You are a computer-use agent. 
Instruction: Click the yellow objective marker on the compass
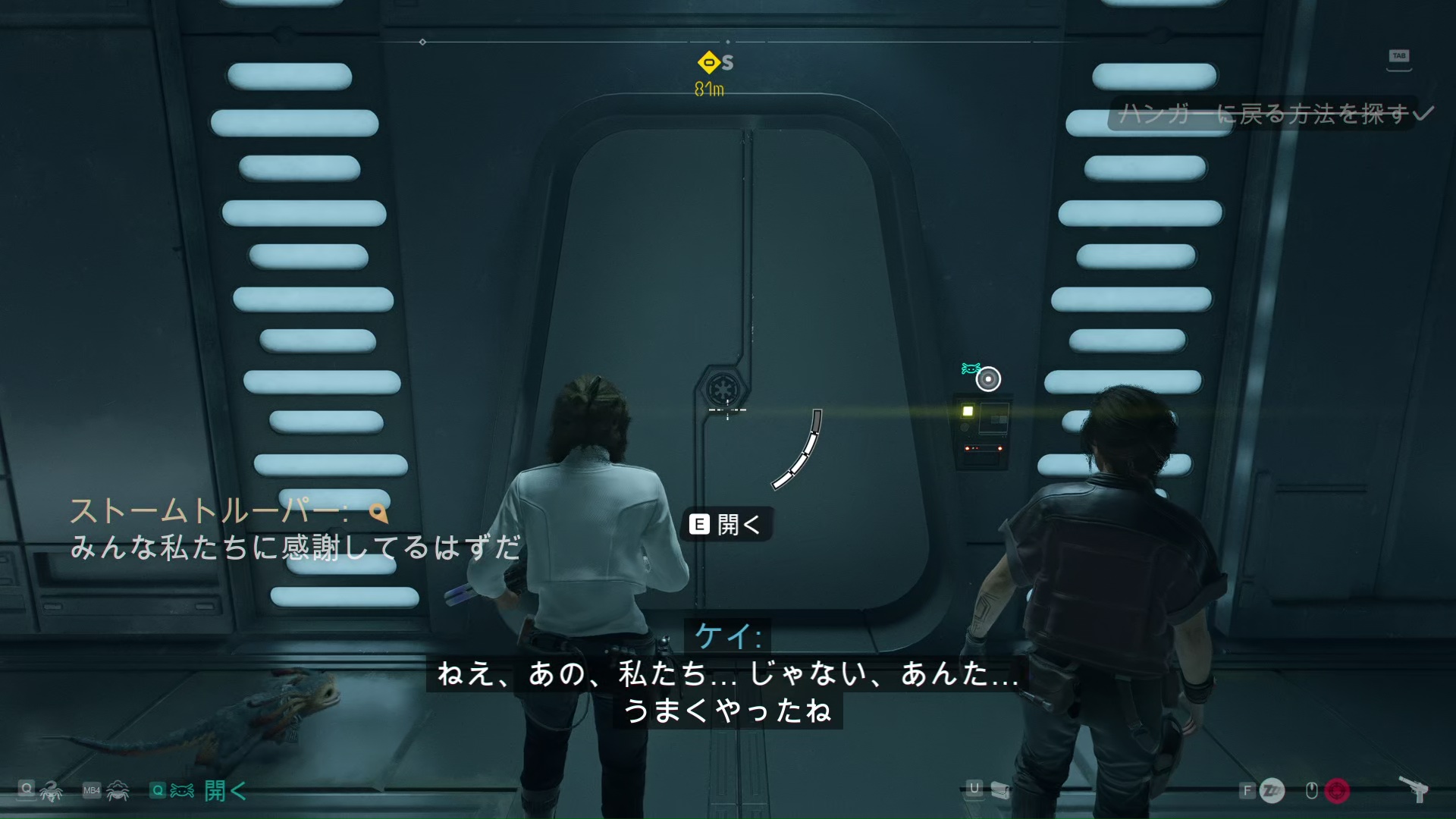(x=709, y=62)
